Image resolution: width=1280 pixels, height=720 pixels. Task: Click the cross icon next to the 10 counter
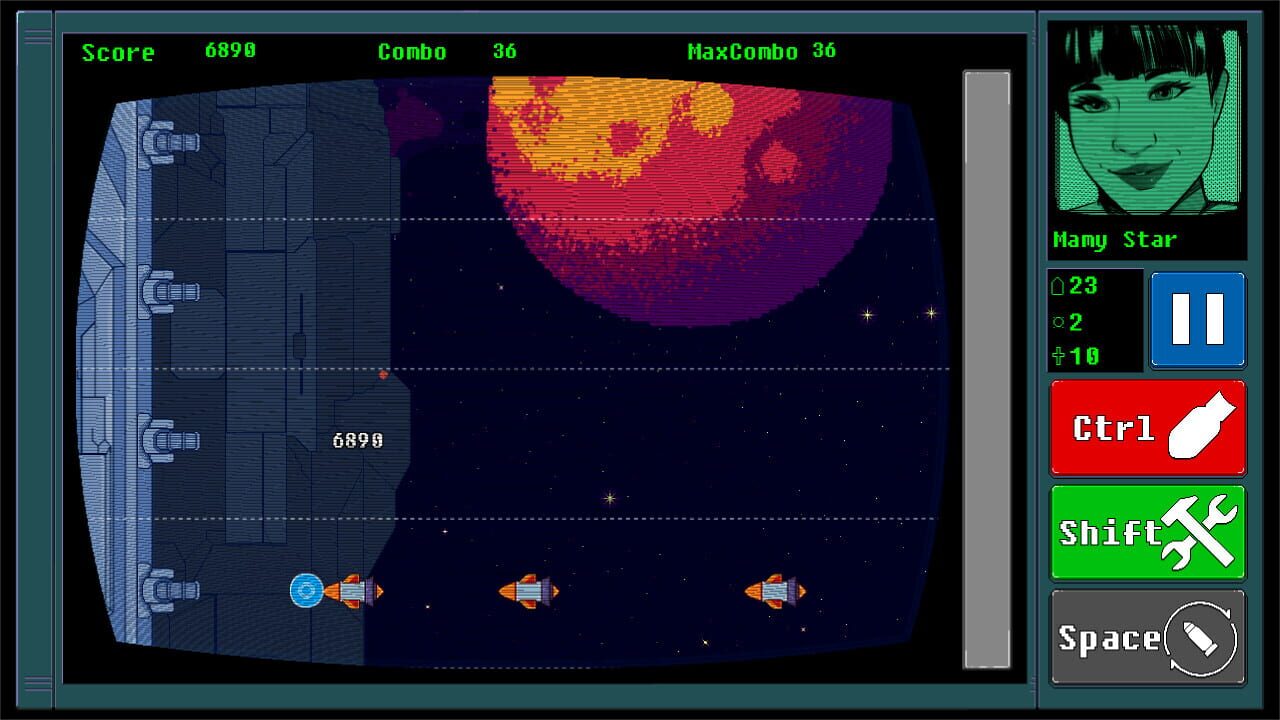coord(1062,354)
